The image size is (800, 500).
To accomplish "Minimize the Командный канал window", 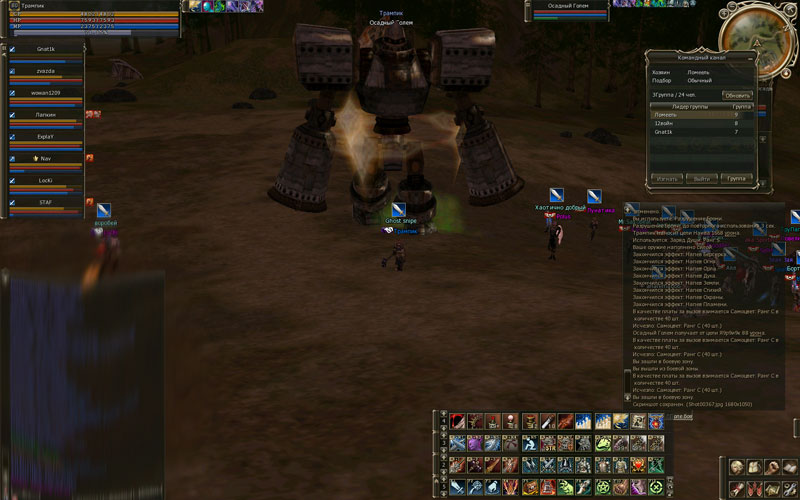I will (x=749, y=57).
